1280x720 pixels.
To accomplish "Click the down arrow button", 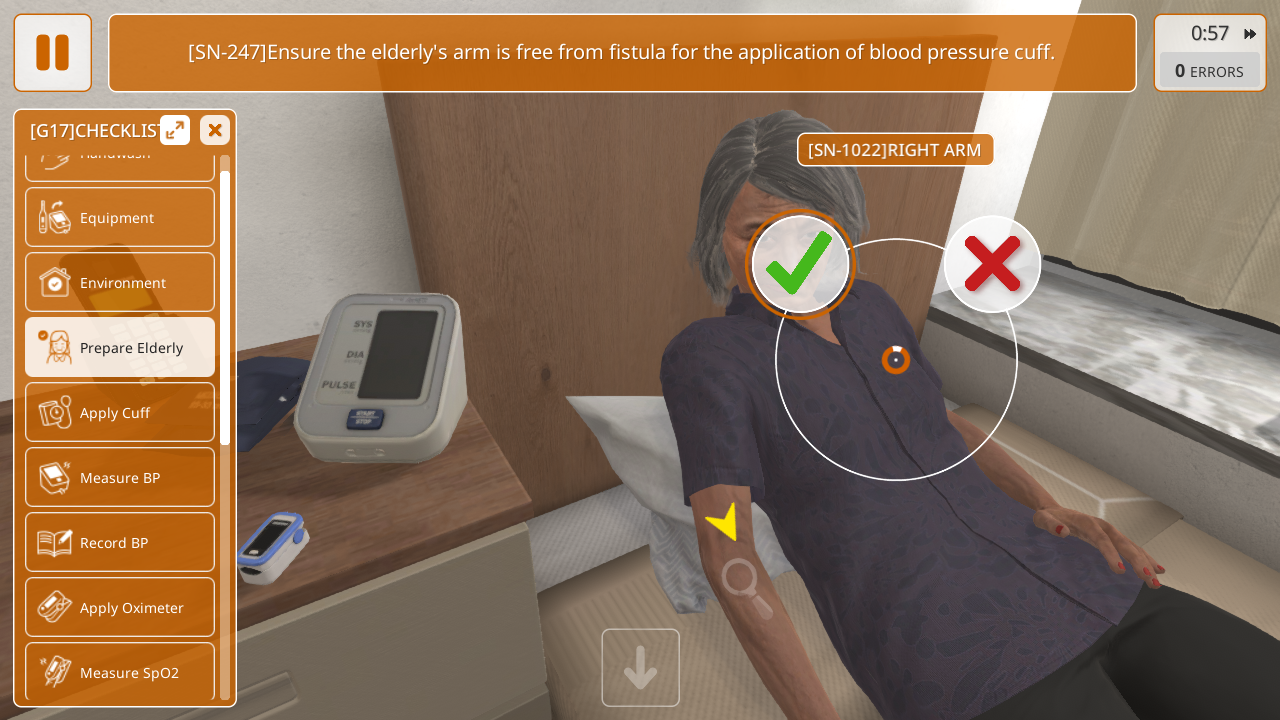I will (x=640, y=668).
